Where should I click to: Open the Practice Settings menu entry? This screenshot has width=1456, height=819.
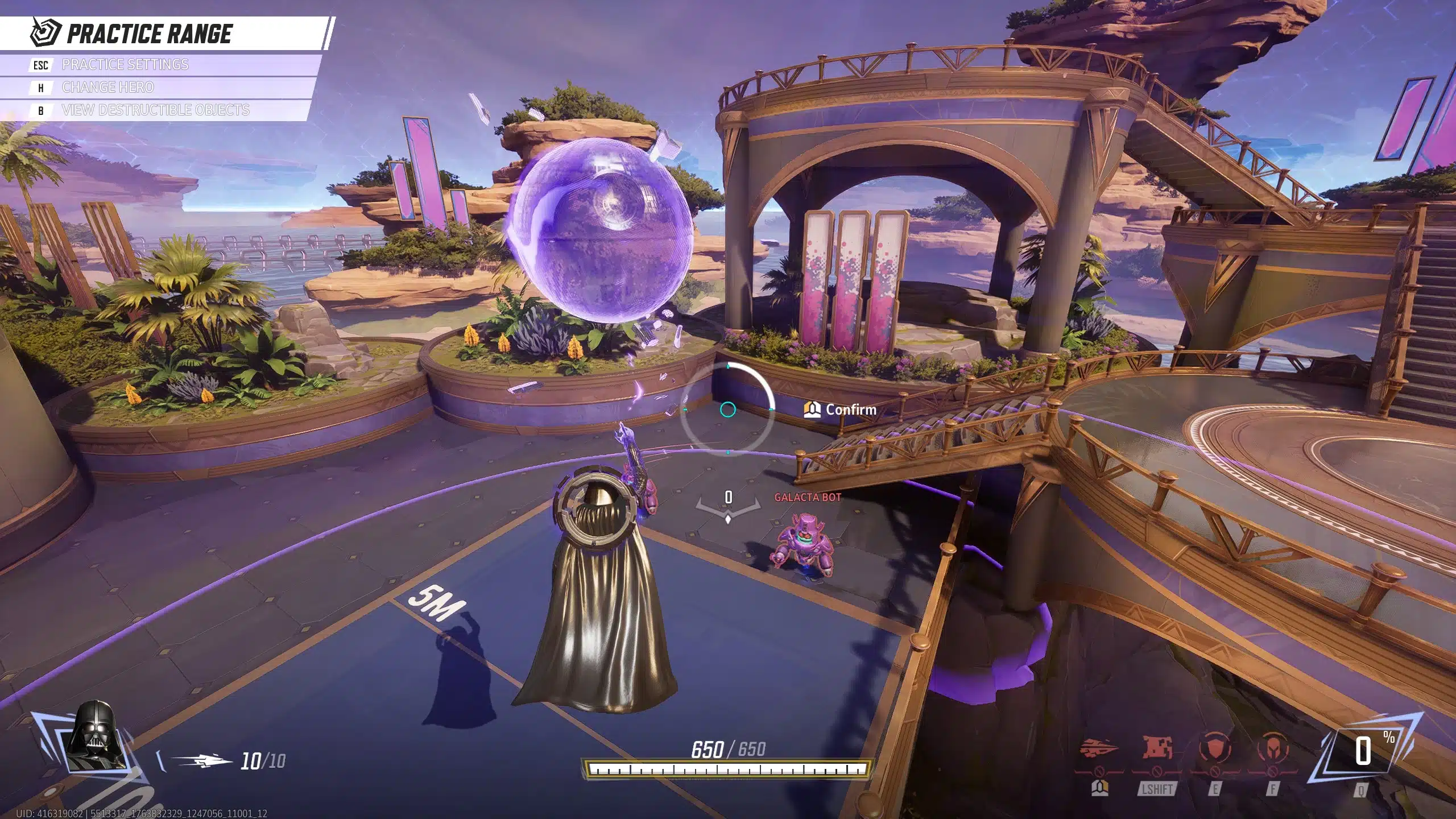[x=125, y=65]
